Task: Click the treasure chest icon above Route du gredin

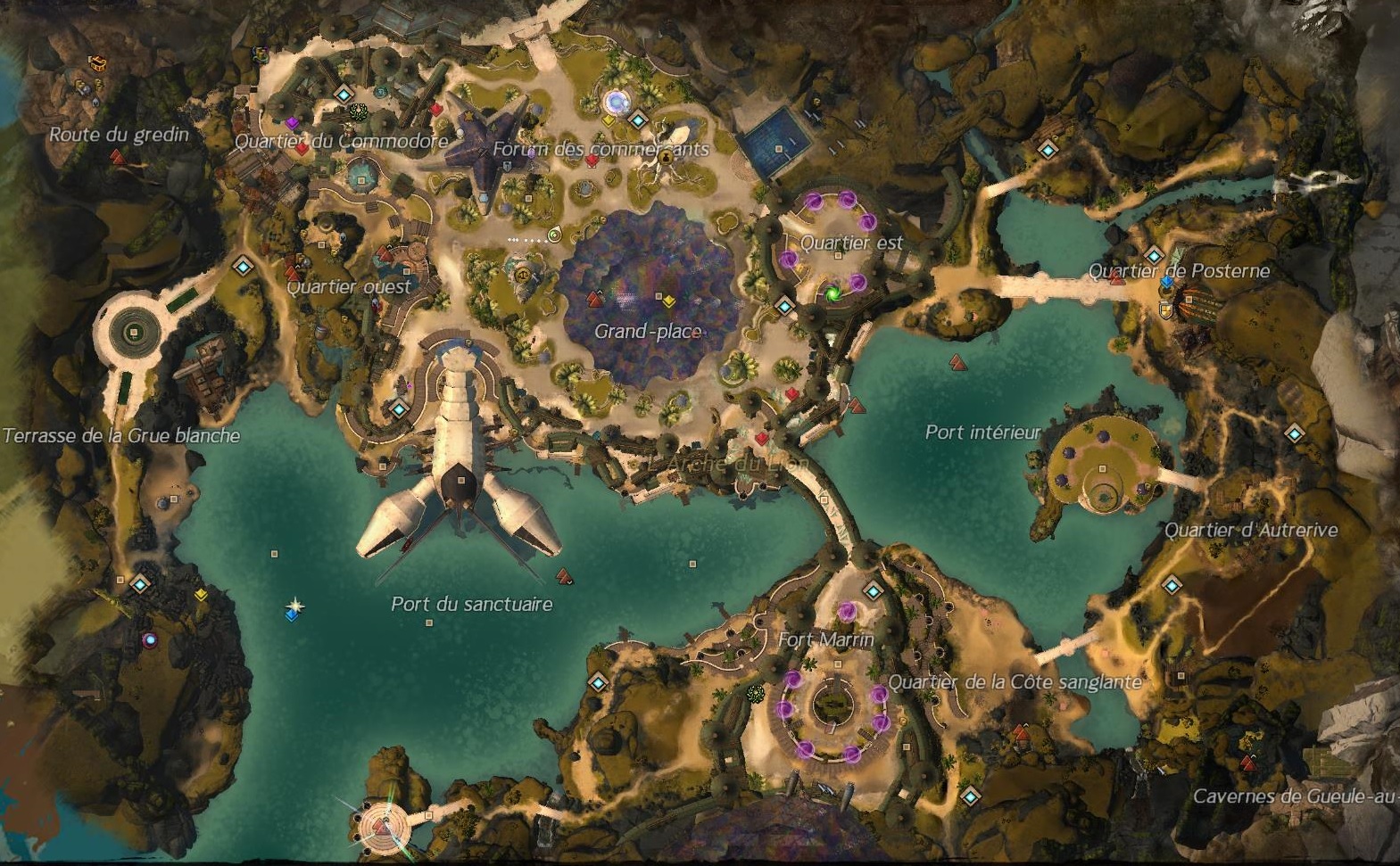Action: pos(97,62)
